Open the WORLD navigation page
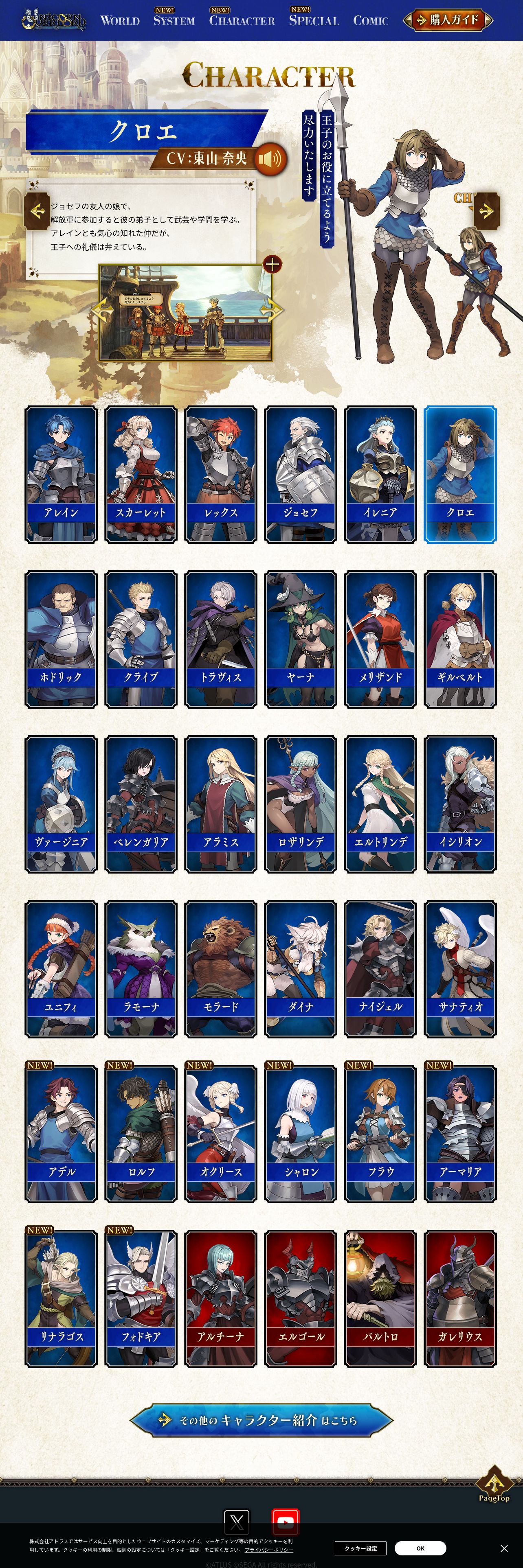The height and width of the screenshot is (1568, 523). pyautogui.click(x=120, y=21)
